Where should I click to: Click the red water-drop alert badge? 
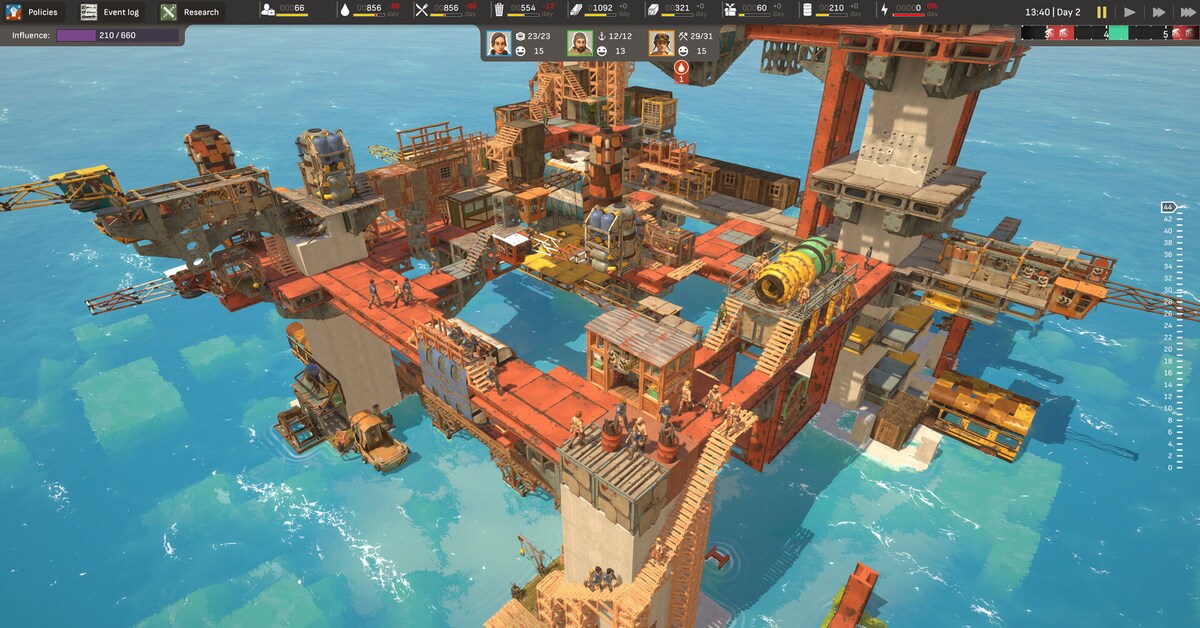point(682,71)
